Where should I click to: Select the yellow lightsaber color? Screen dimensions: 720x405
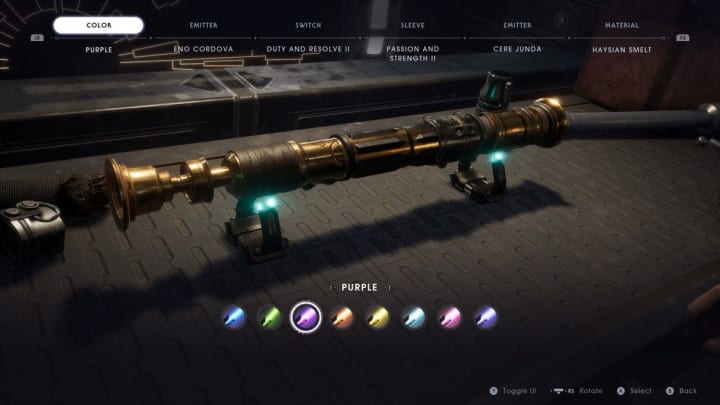[x=378, y=318]
